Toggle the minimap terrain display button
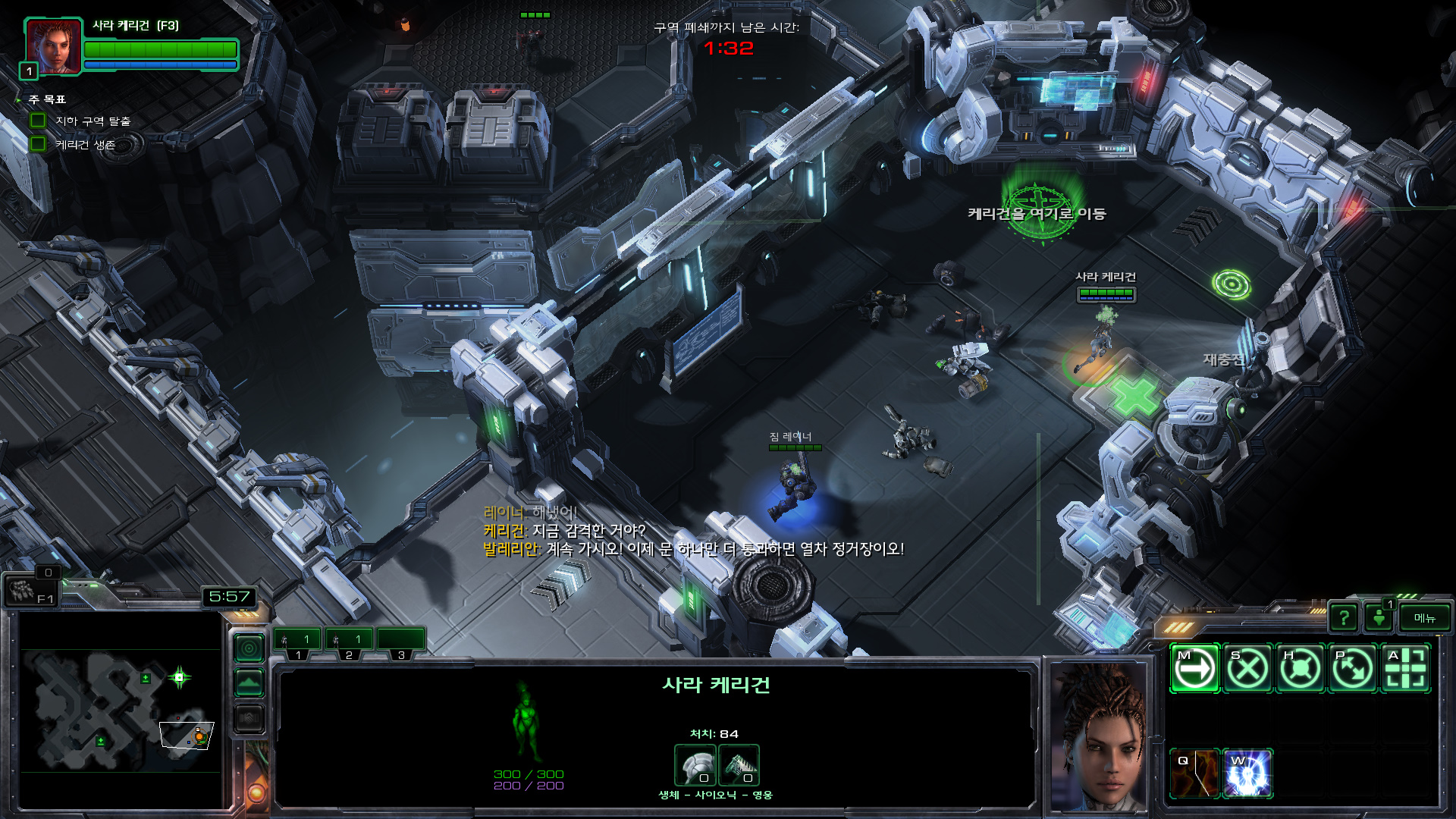This screenshot has width=1456, height=819. [249, 683]
